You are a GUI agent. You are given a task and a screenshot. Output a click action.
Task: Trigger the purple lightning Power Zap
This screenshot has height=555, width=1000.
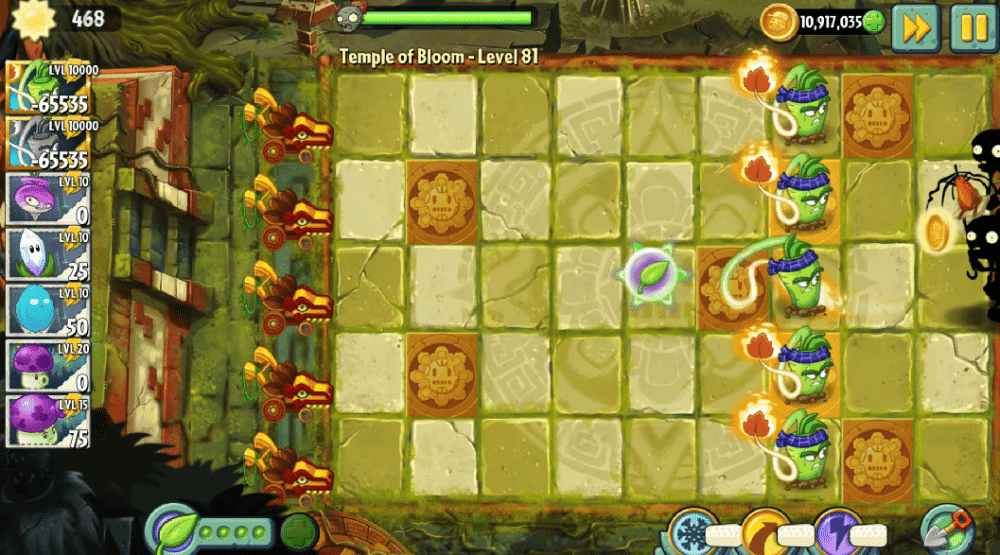[x=837, y=530]
